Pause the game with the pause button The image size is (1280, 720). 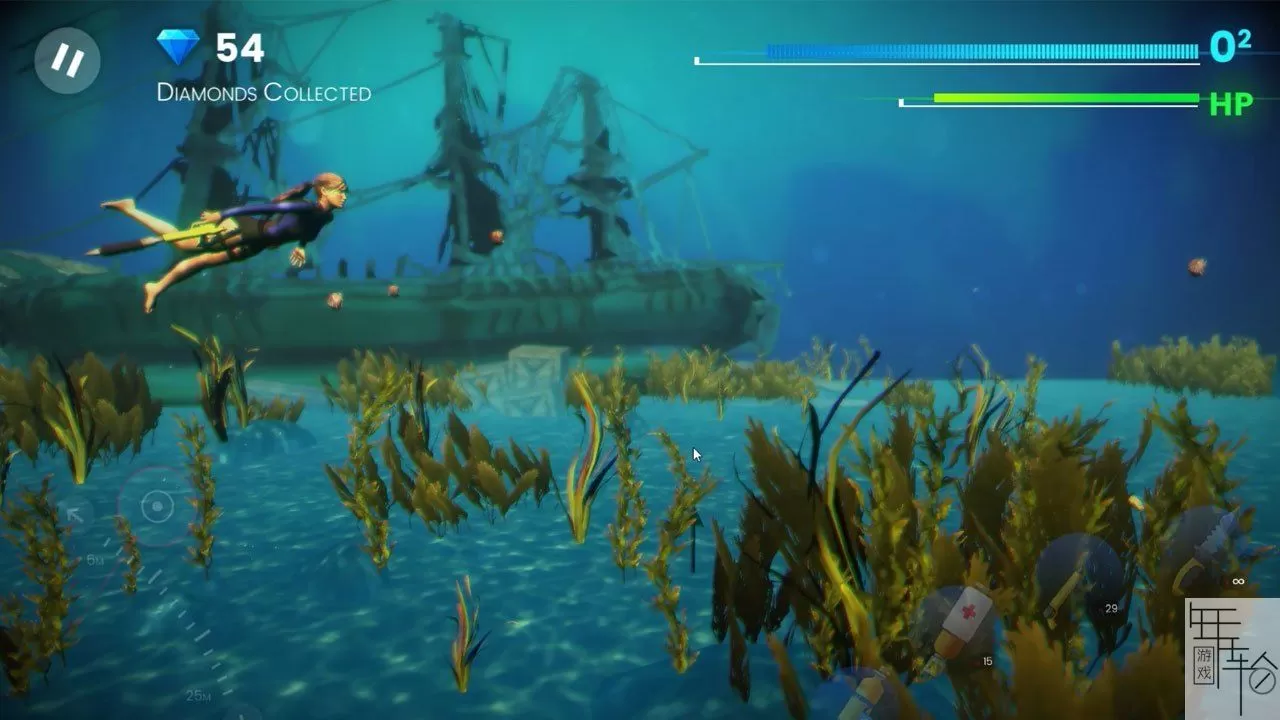[67, 60]
